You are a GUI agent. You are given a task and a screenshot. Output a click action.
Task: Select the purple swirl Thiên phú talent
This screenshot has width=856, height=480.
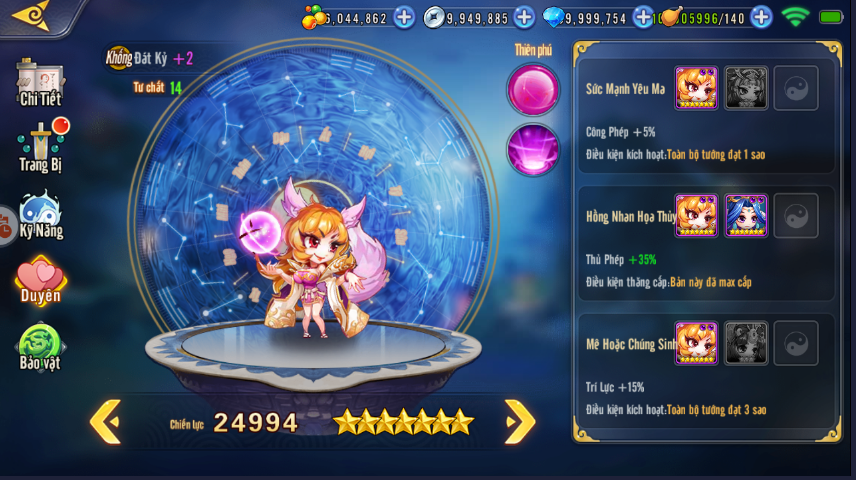pos(532,149)
